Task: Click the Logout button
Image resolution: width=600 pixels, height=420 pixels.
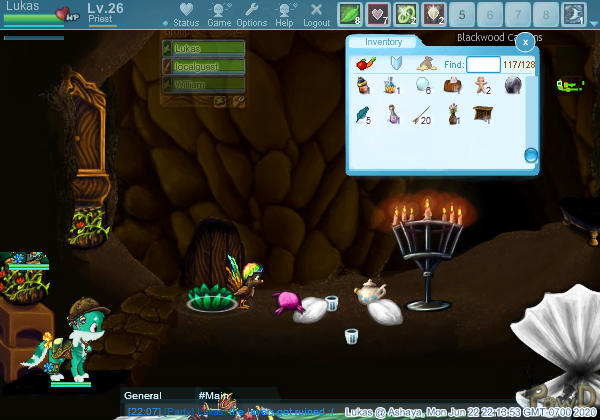Action: point(316,14)
